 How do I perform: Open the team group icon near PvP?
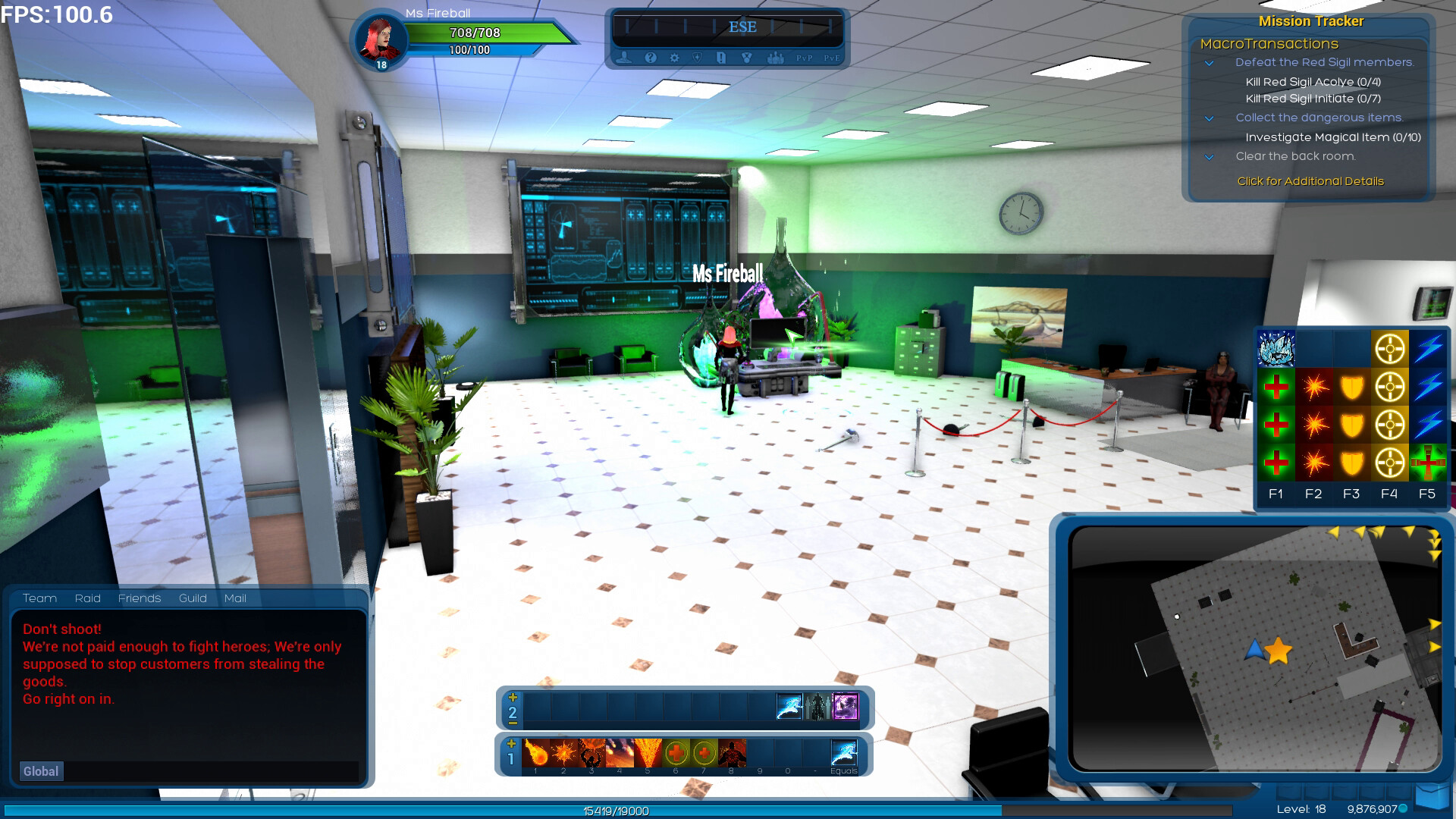click(x=776, y=58)
